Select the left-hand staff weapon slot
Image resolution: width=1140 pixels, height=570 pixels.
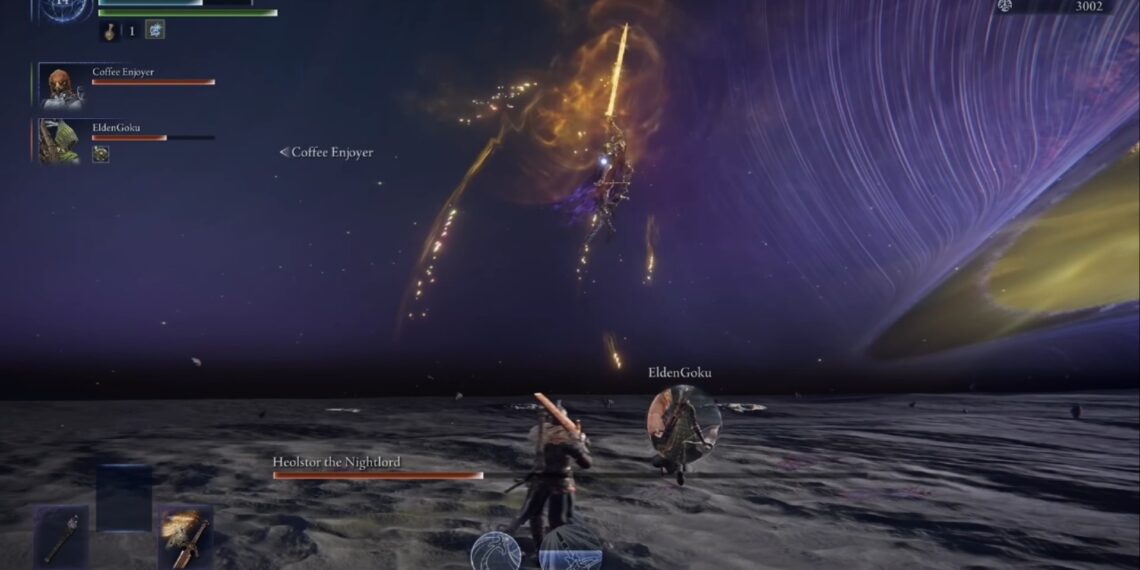[62, 536]
